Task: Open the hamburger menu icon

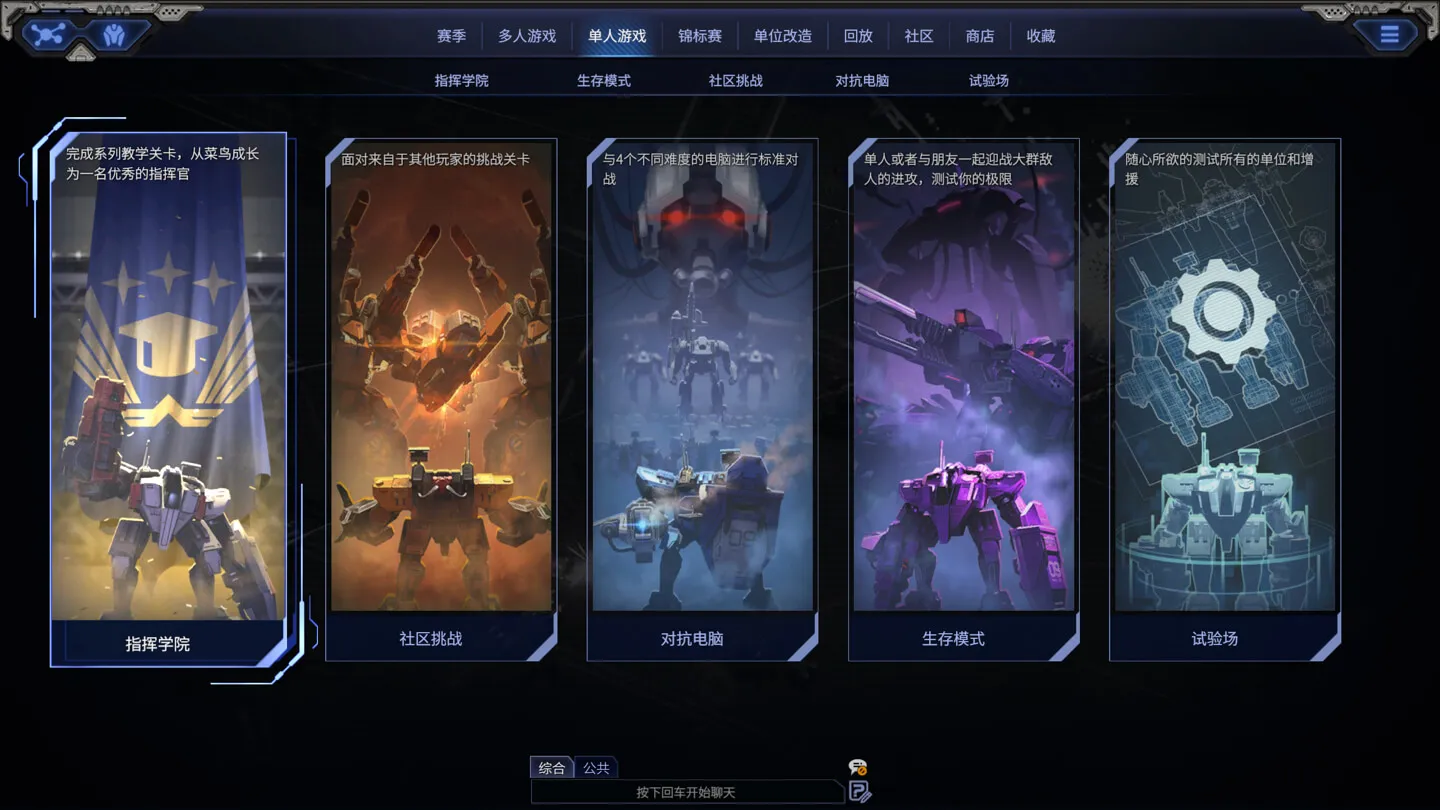Action: (x=1389, y=36)
